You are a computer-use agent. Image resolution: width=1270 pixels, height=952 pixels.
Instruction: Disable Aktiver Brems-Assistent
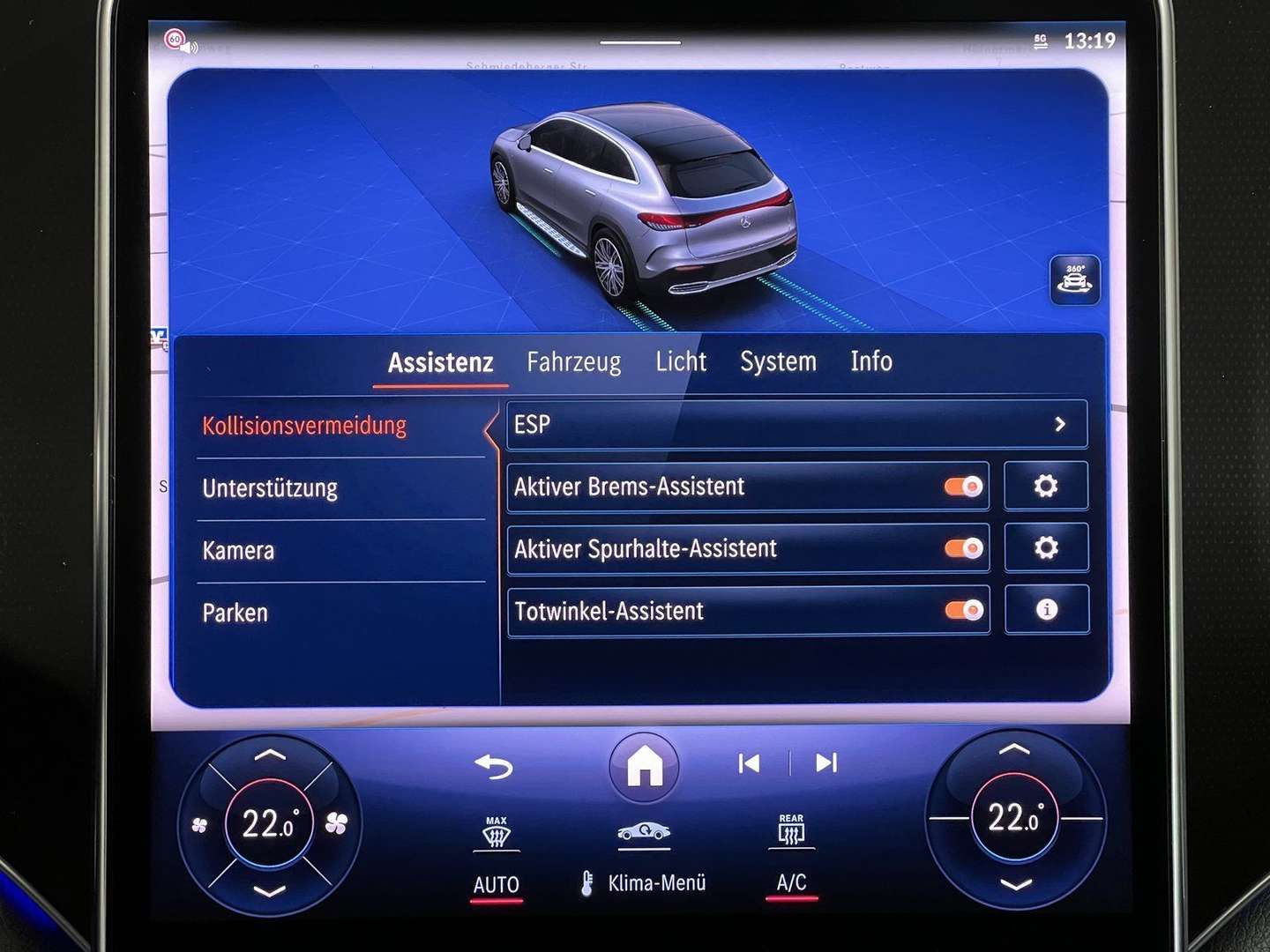[x=962, y=486]
